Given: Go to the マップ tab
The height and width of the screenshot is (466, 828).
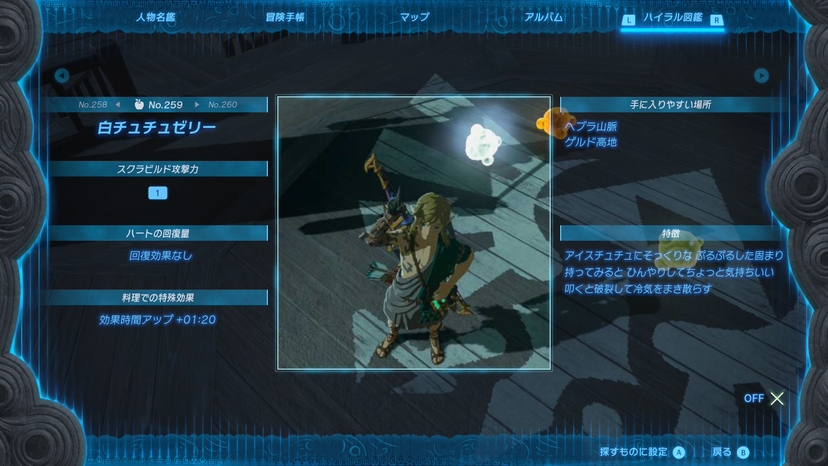Looking at the screenshot, I should [414, 18].
